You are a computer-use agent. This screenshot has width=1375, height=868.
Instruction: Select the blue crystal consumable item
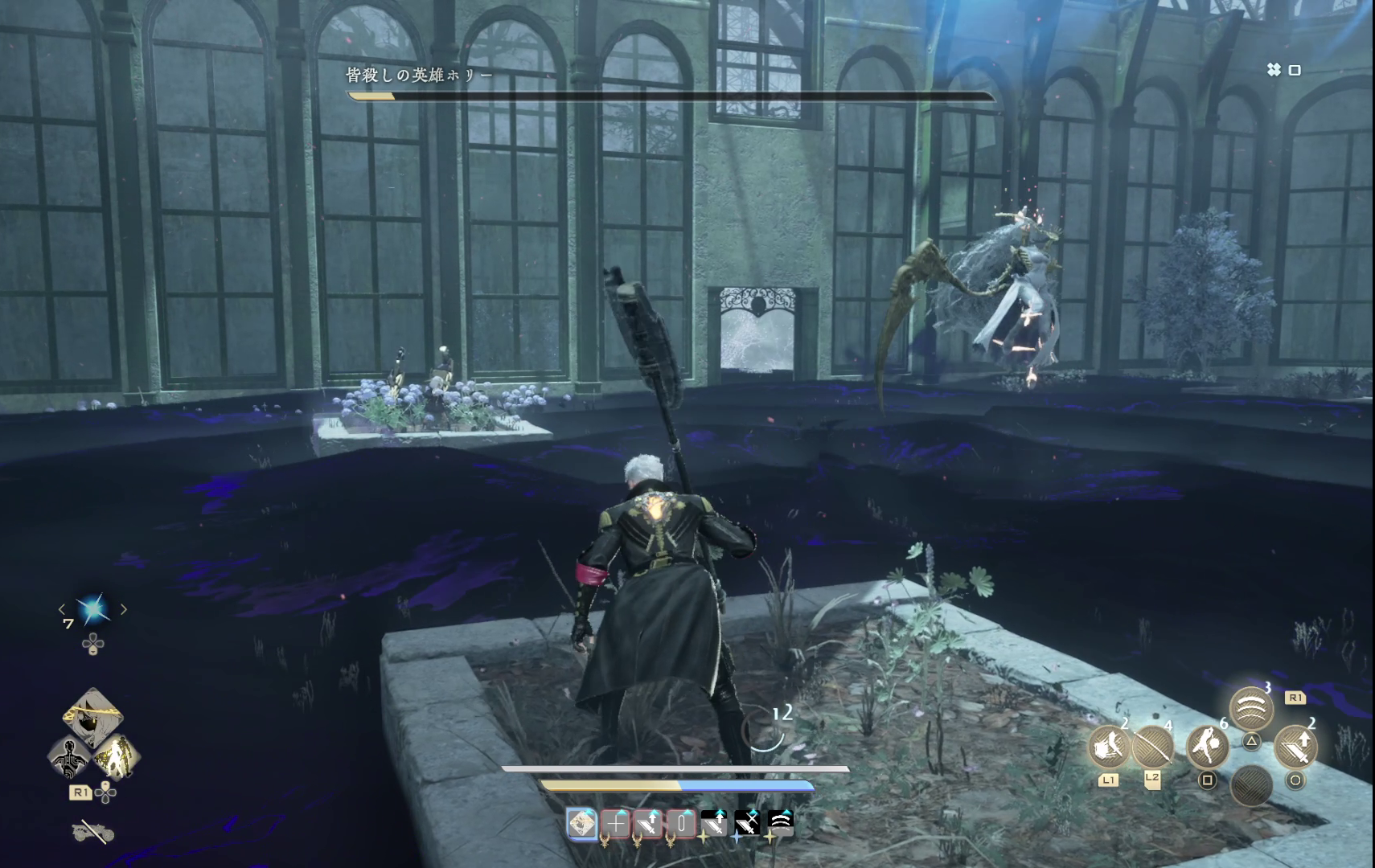[92, 610]
